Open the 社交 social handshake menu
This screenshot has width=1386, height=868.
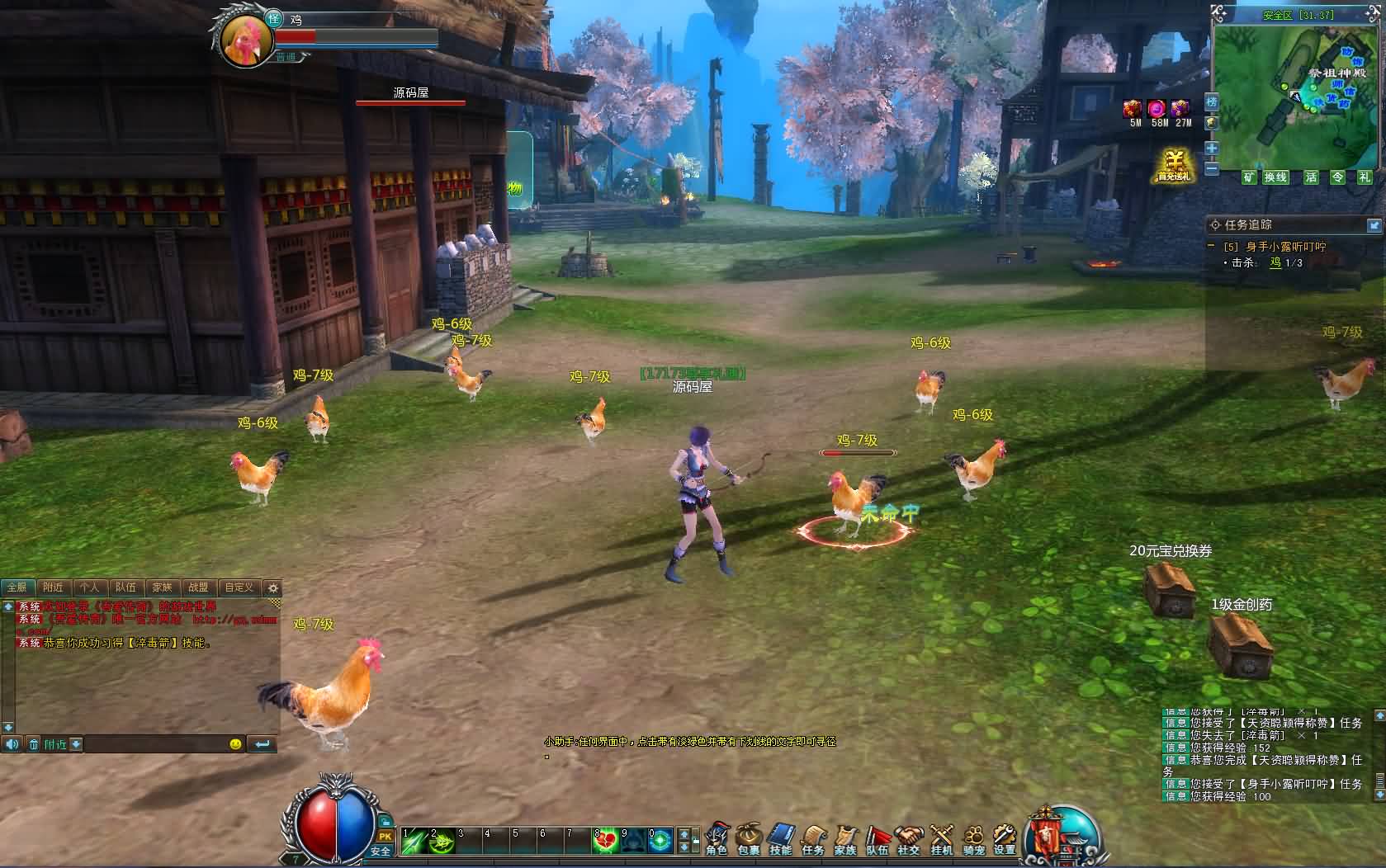tap(909, 838)
